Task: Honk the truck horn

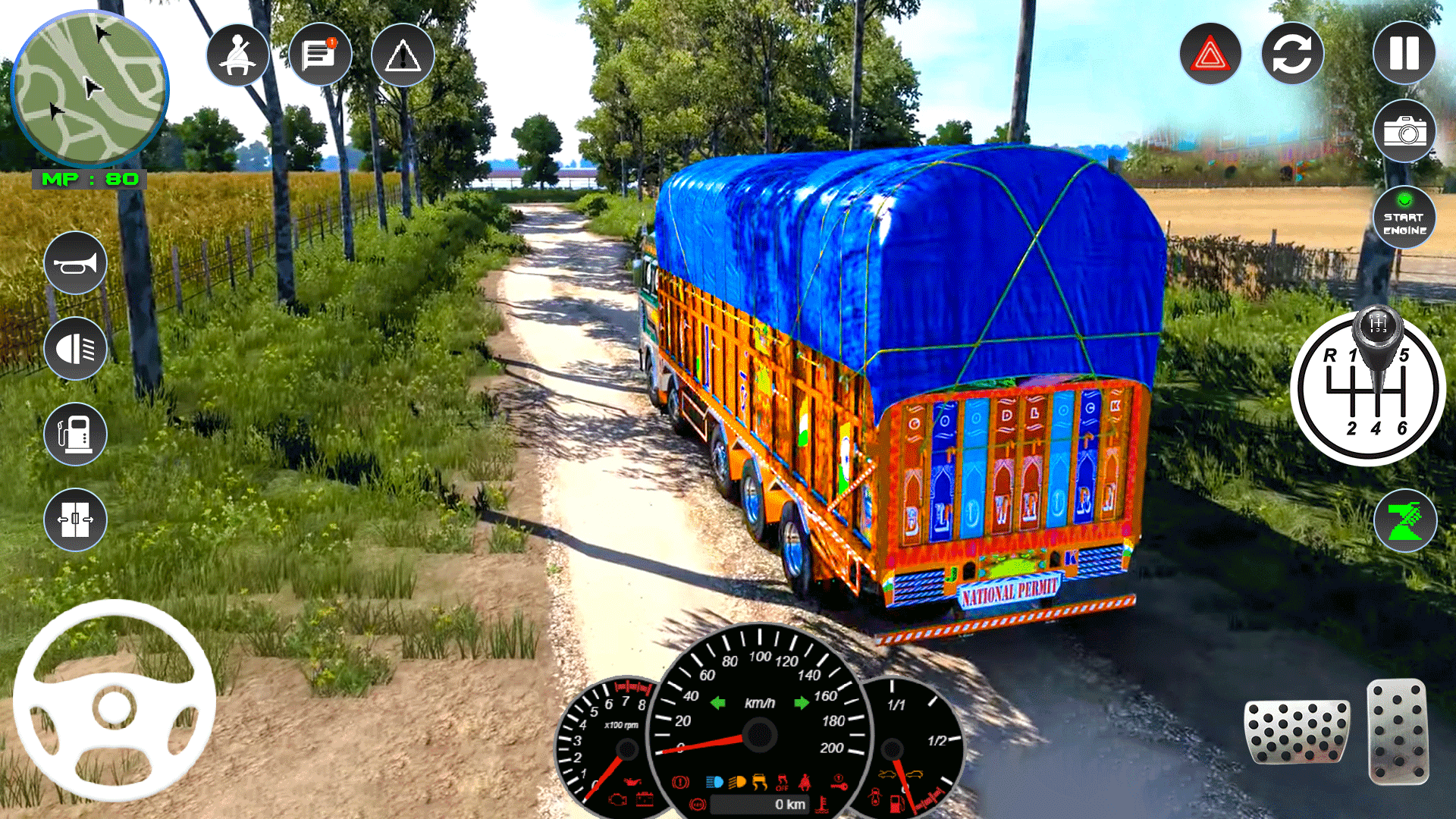Action: click(x=75, y=264)
